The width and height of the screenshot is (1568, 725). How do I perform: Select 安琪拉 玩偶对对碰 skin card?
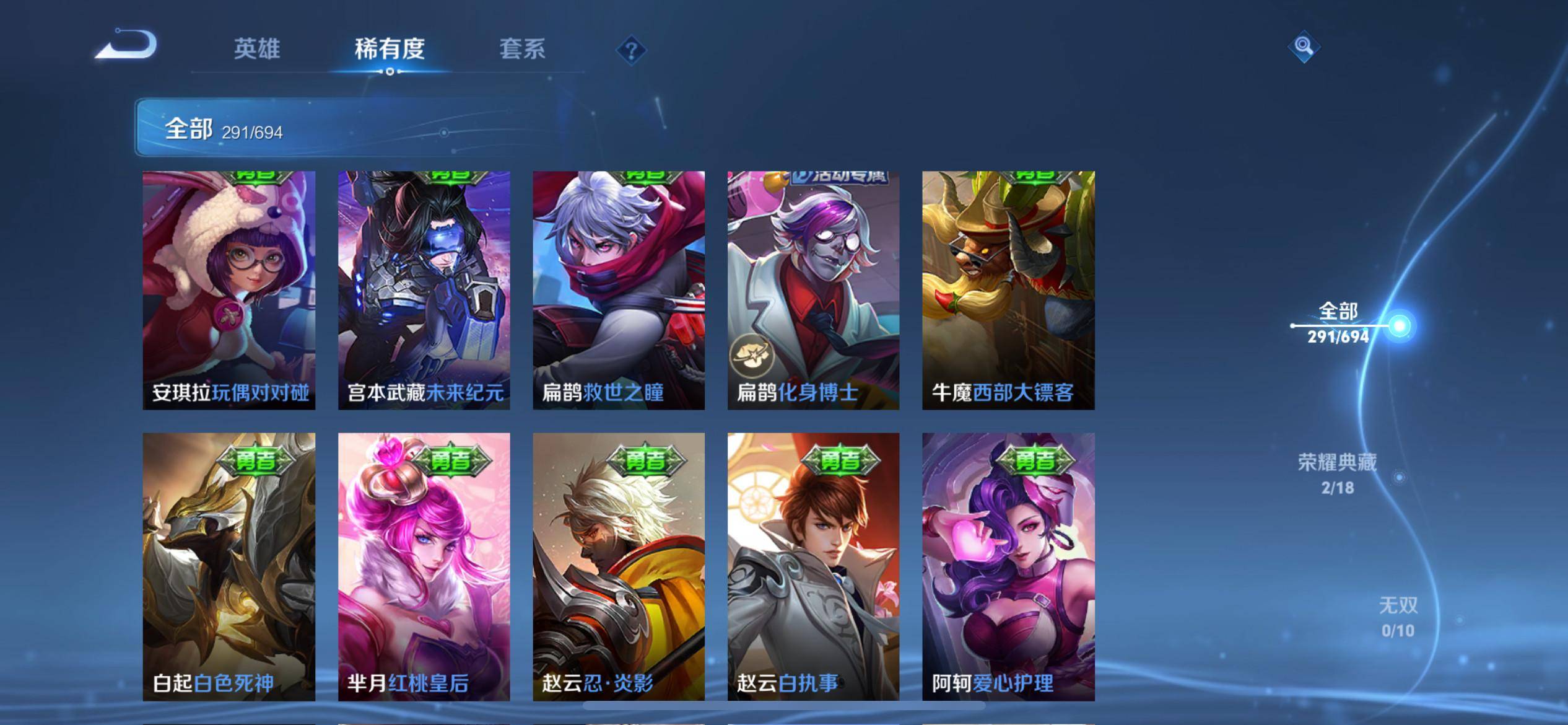pyautogui.click(x=229, y=290)
